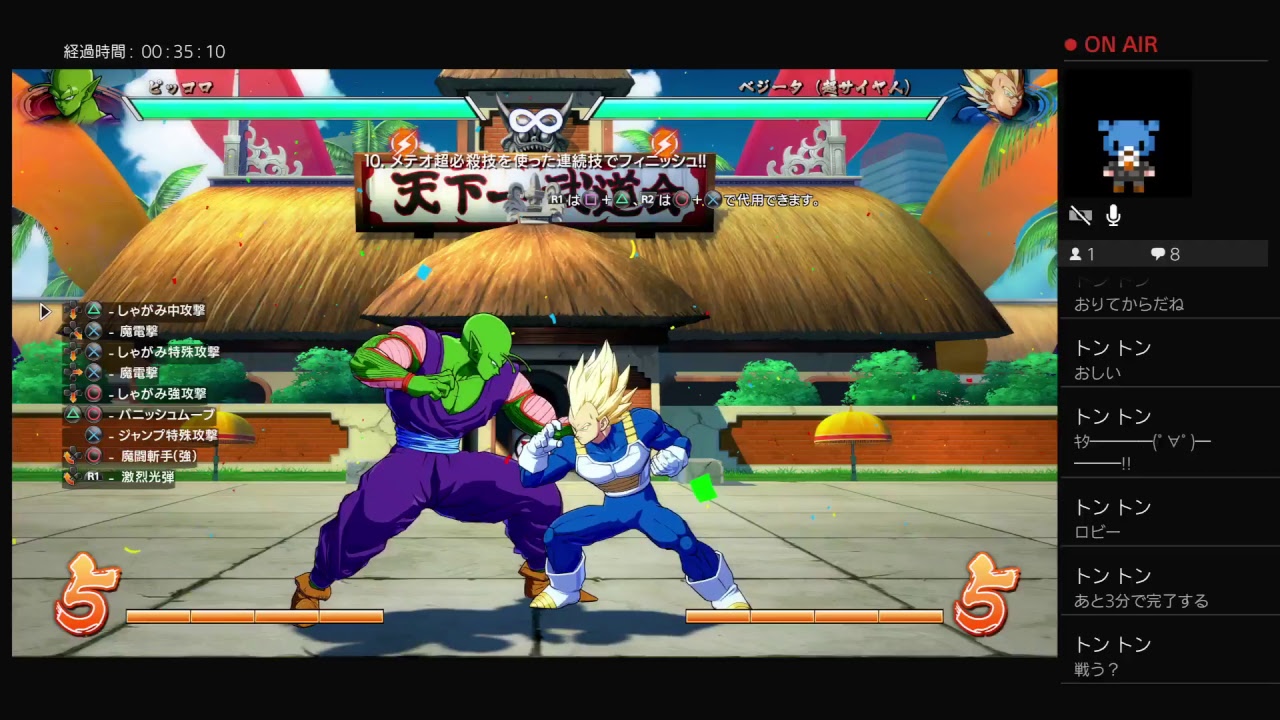
Task: Click the down-arrow input icon before しゃがみ特殊攻撃
Action: 73,353
